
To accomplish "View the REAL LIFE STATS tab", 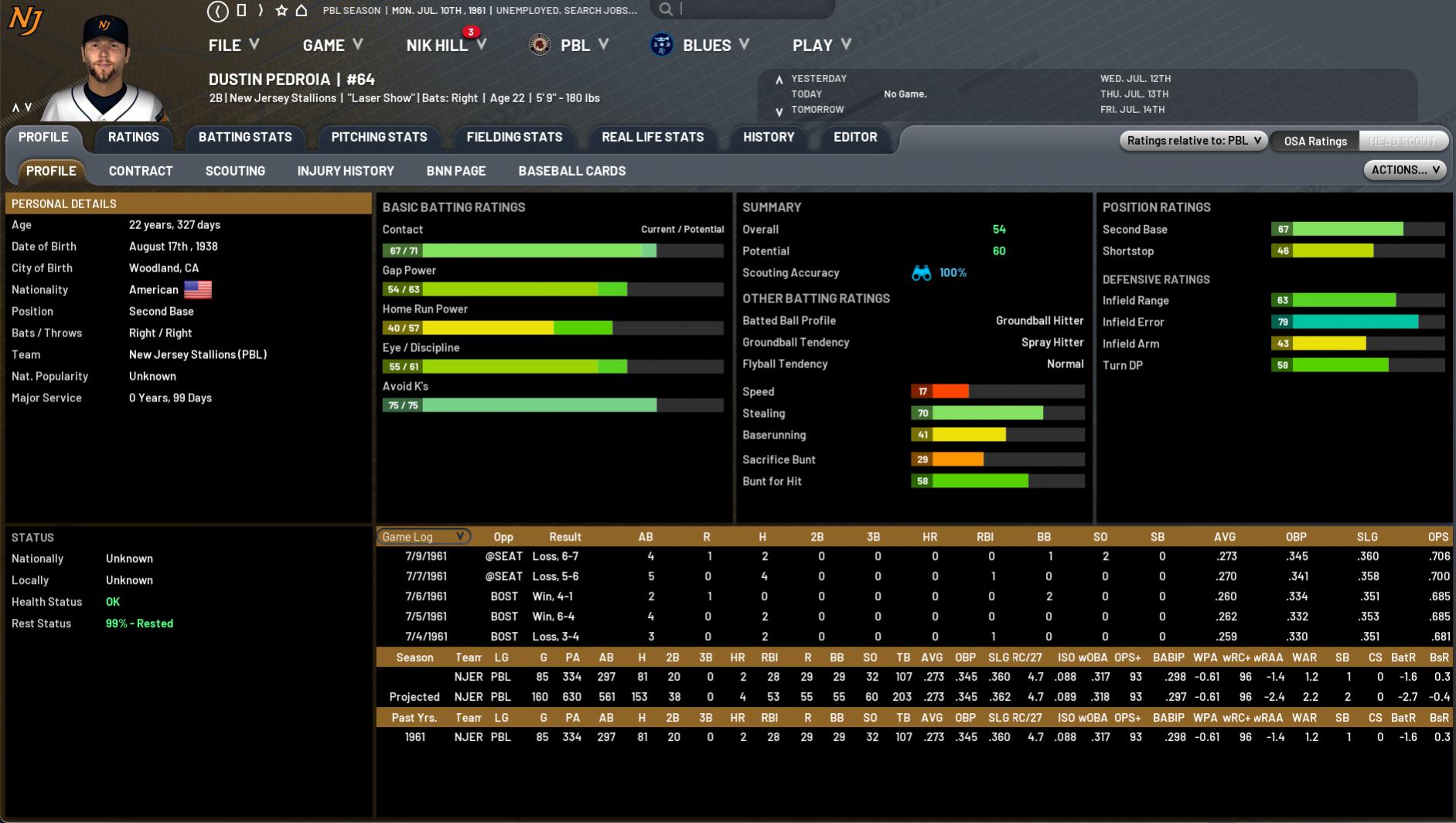I will point(653,137).
